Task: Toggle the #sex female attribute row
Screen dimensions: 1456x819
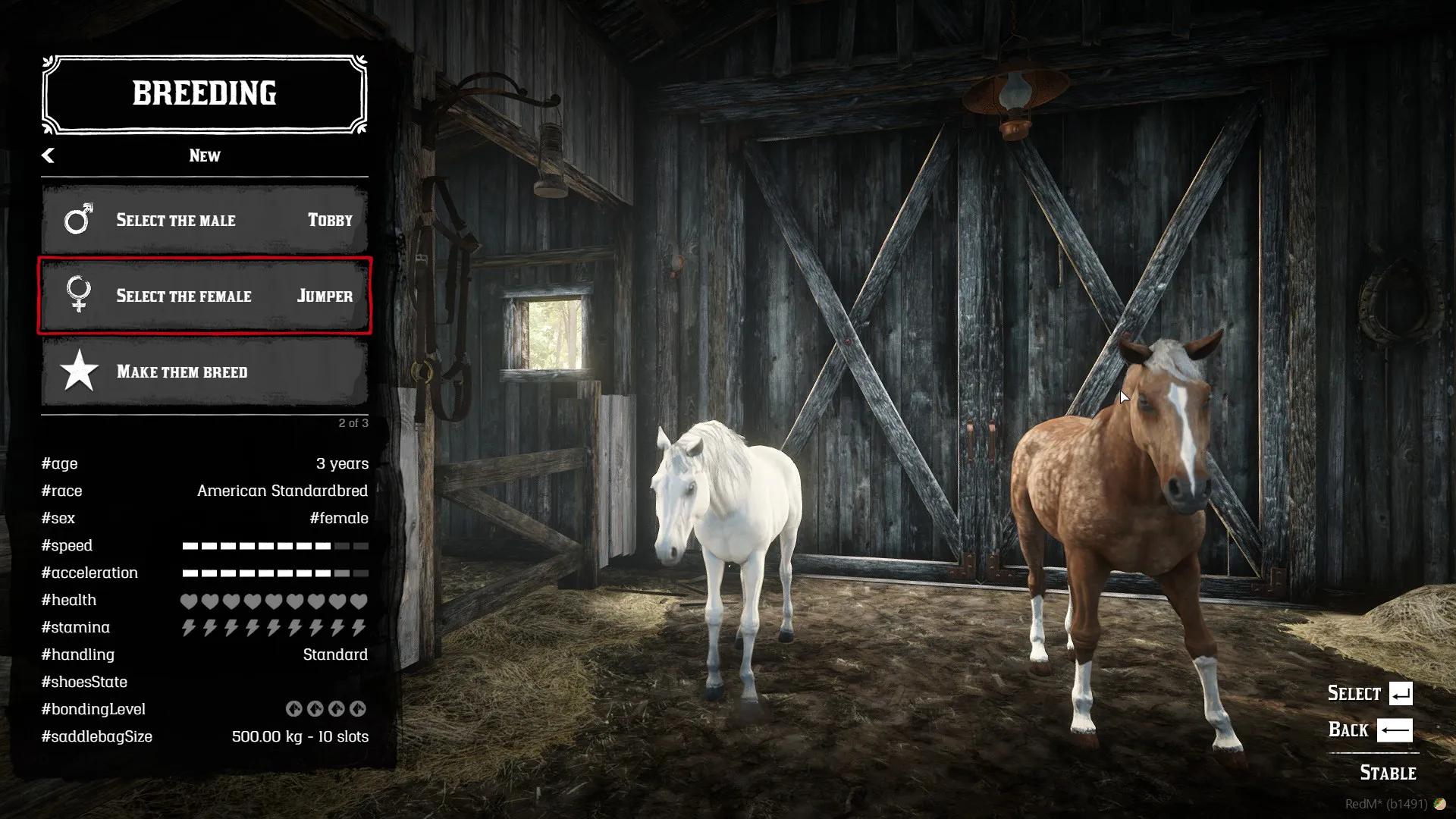Action: point(205,518)
